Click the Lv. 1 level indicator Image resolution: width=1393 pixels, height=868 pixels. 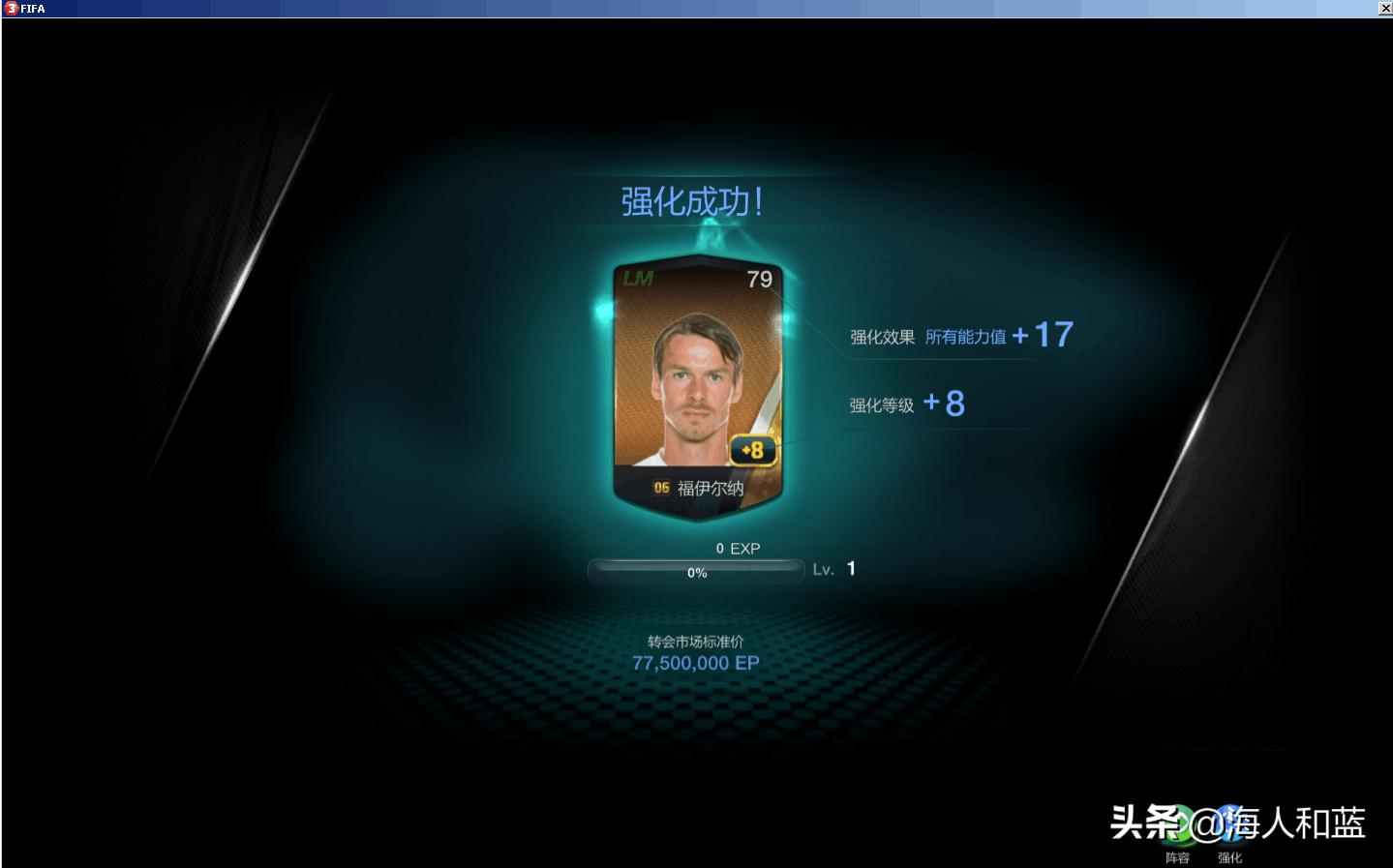coord(834,569)
